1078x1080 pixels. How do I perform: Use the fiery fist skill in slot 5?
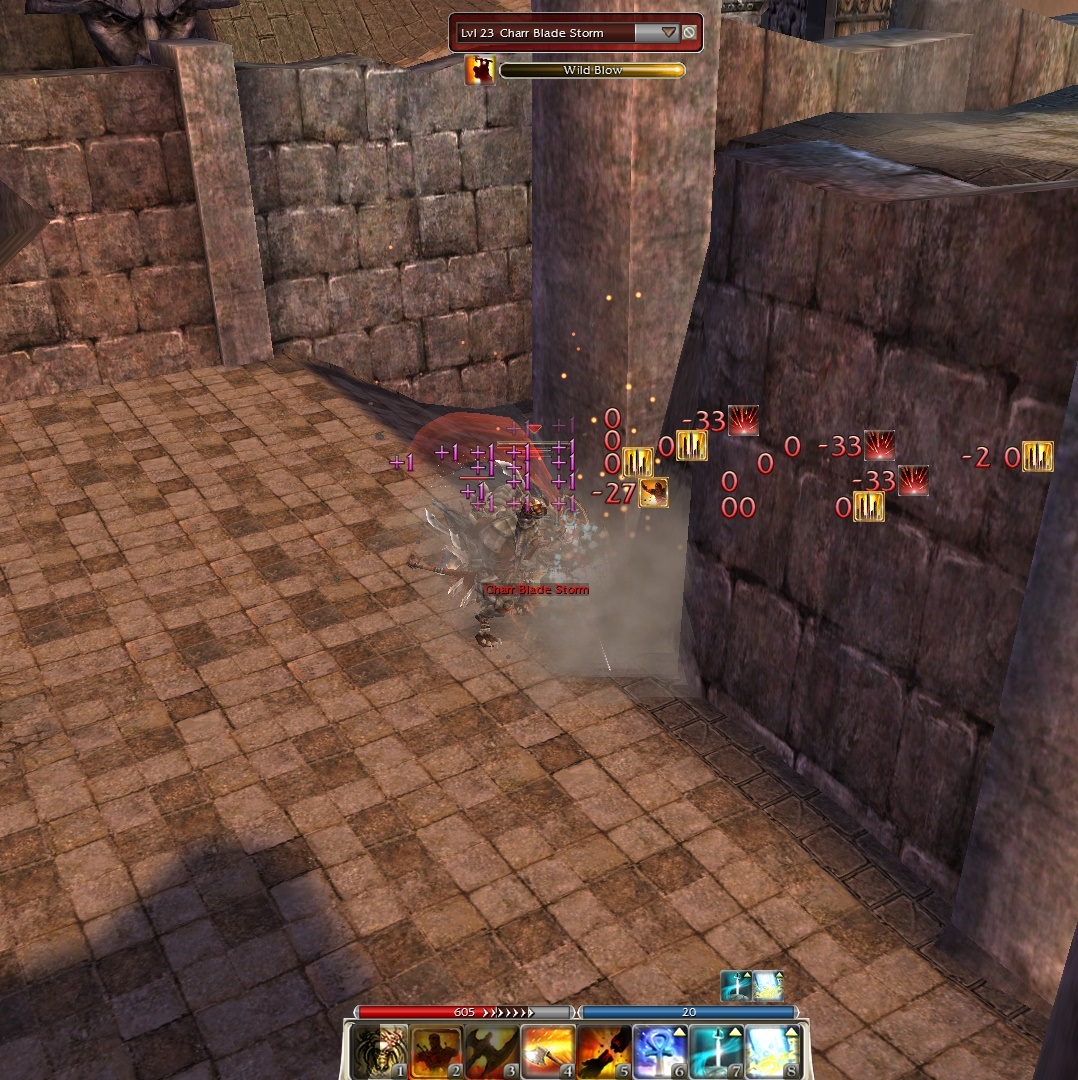[x=605, y=1051]
